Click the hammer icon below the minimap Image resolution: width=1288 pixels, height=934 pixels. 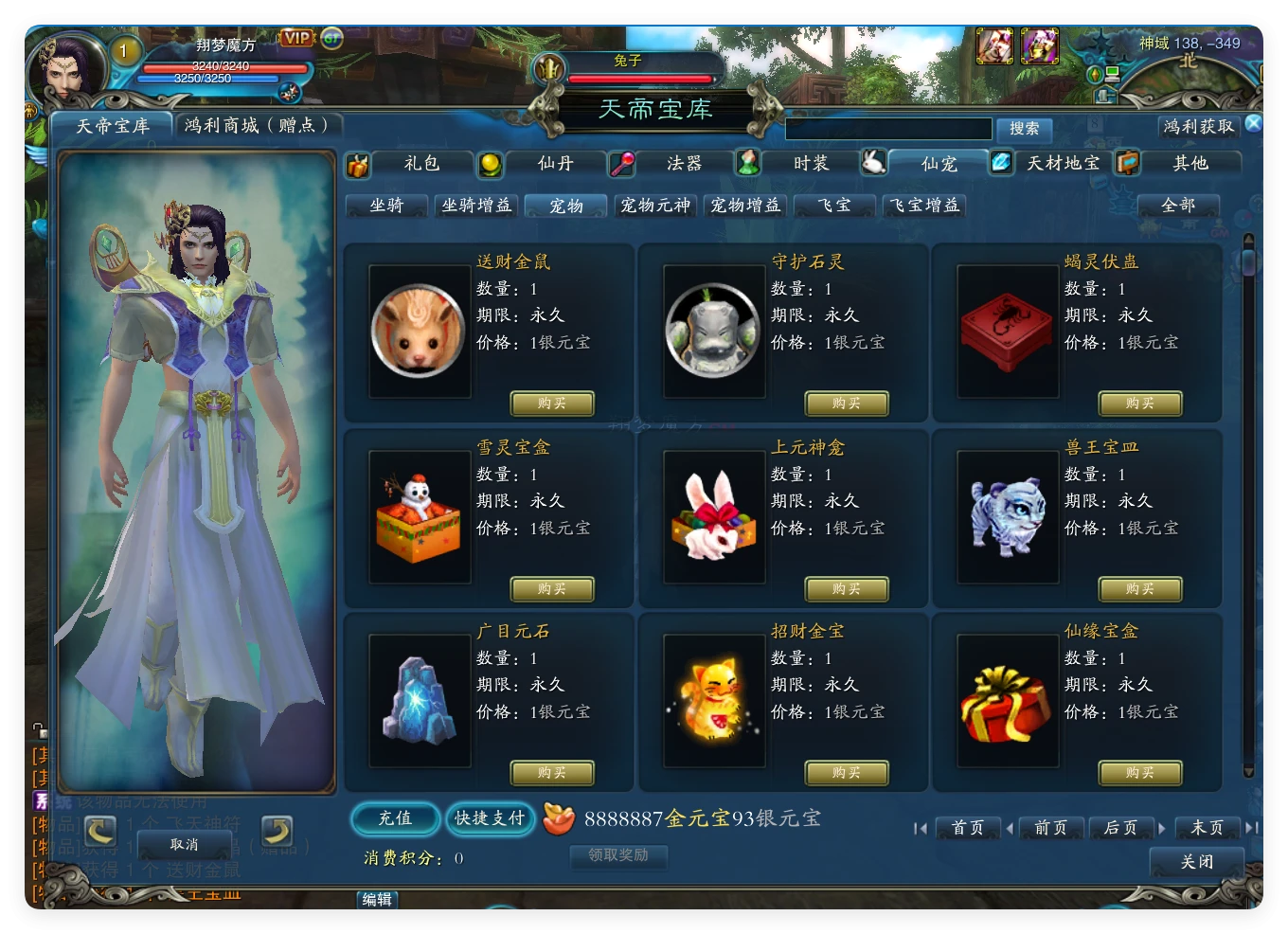tap(1104, 97)
